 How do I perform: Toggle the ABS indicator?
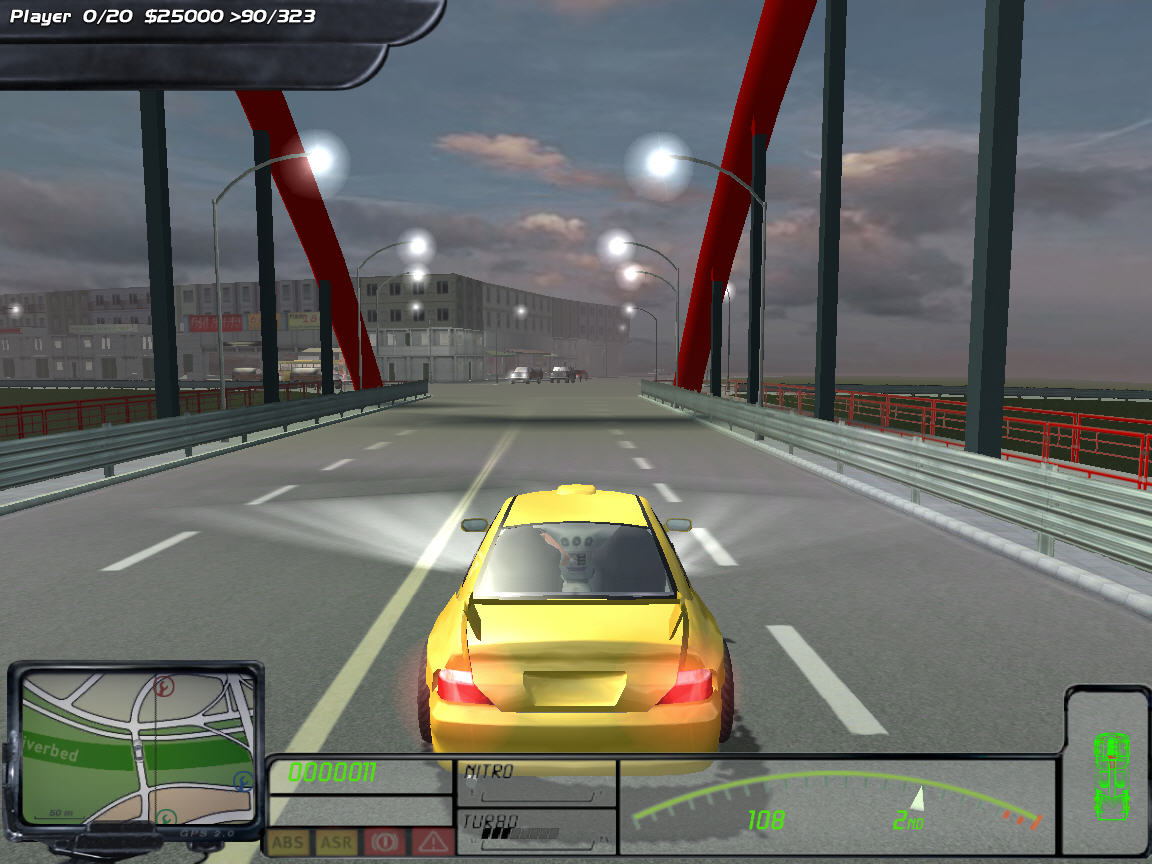point(289,842)
